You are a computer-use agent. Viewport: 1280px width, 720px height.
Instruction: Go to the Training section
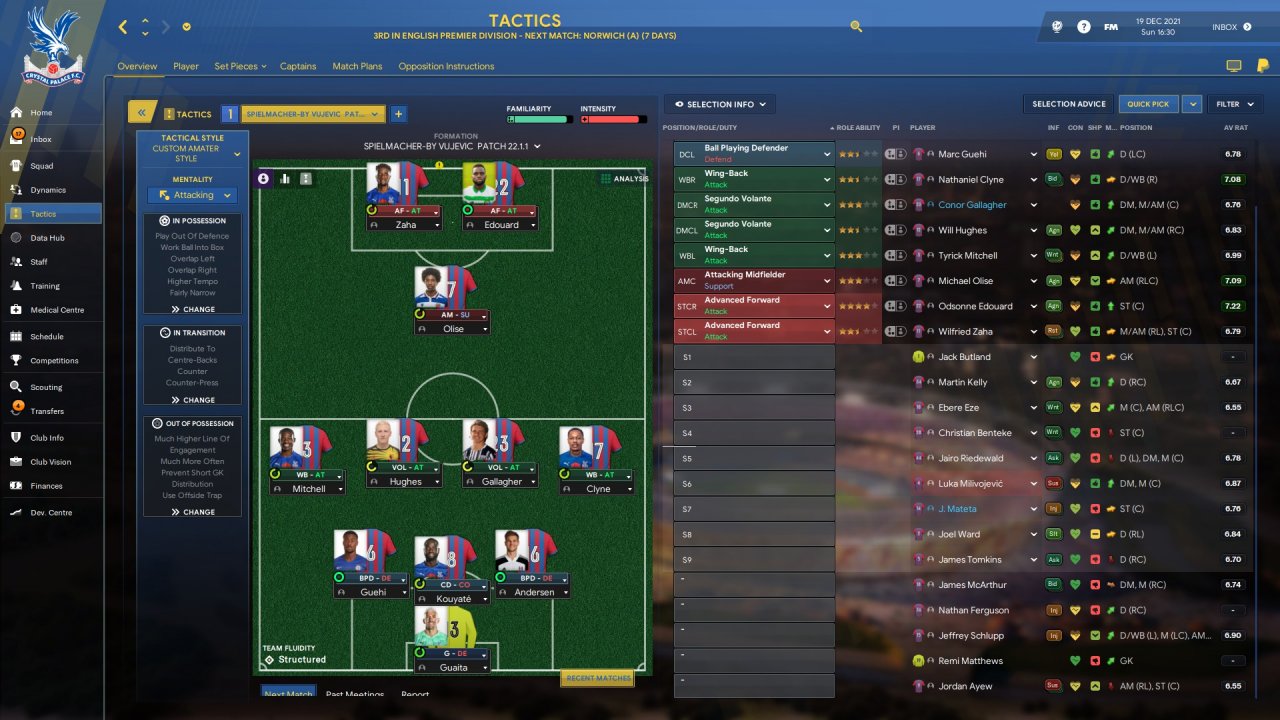[x=44, y=286]
